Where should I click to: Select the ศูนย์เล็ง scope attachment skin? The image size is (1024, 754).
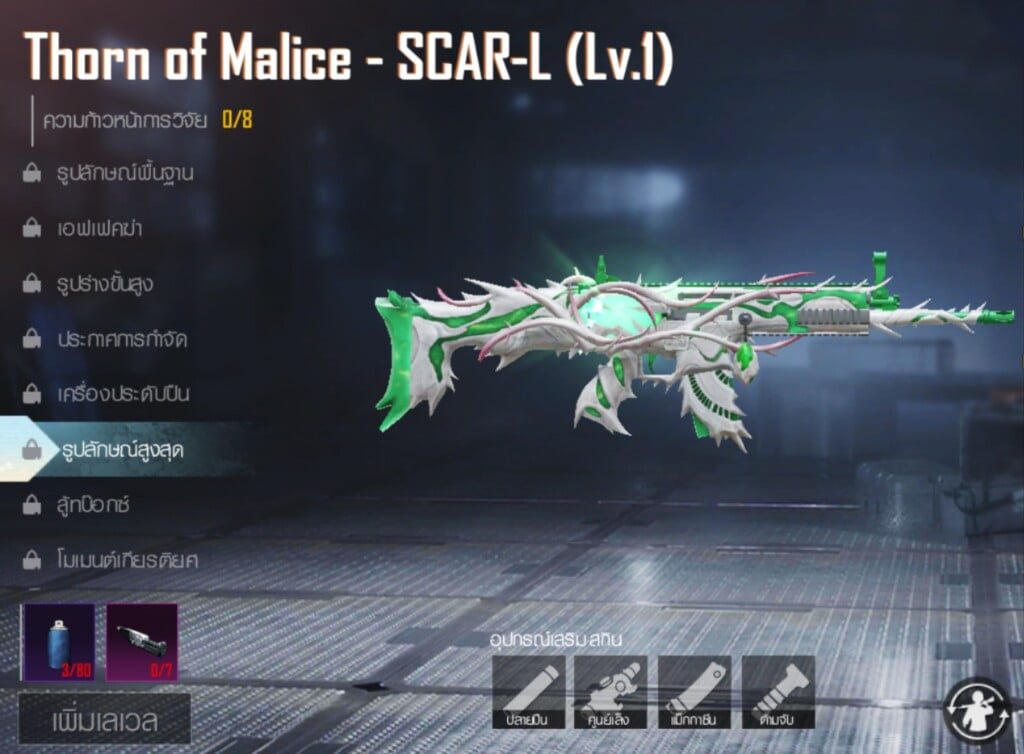pos(611,692)
